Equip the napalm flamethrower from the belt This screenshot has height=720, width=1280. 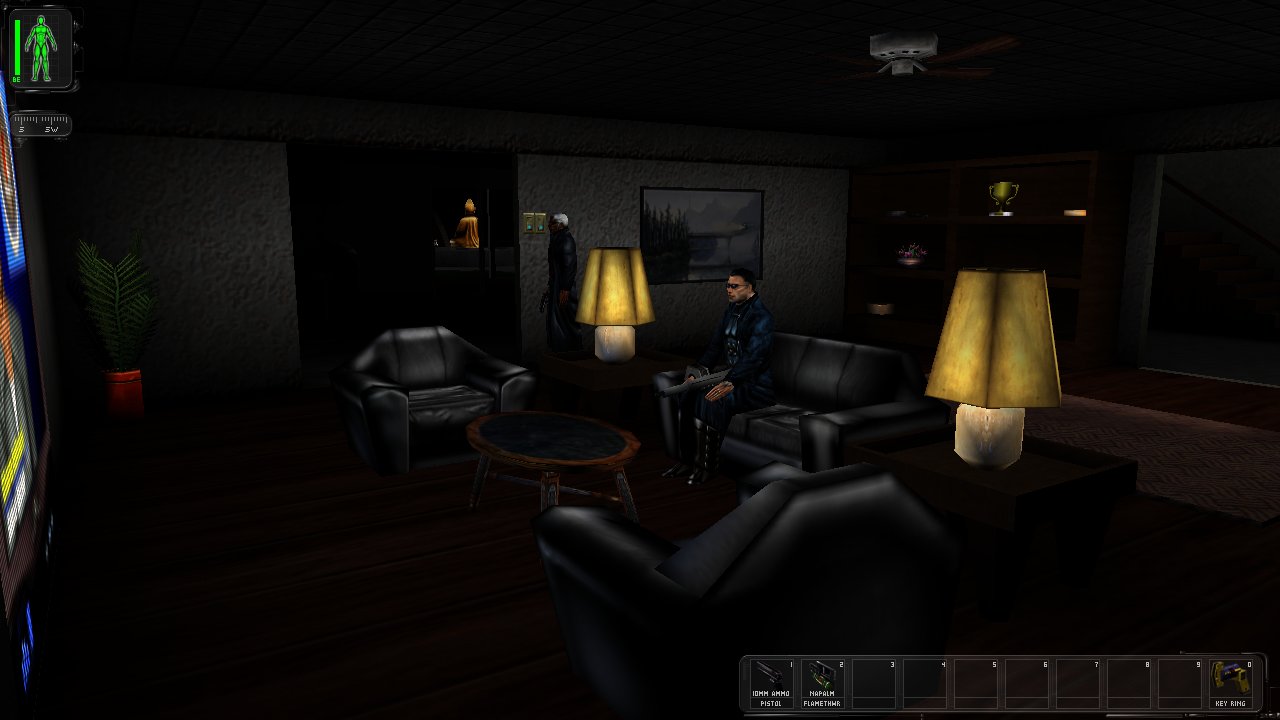822,682
